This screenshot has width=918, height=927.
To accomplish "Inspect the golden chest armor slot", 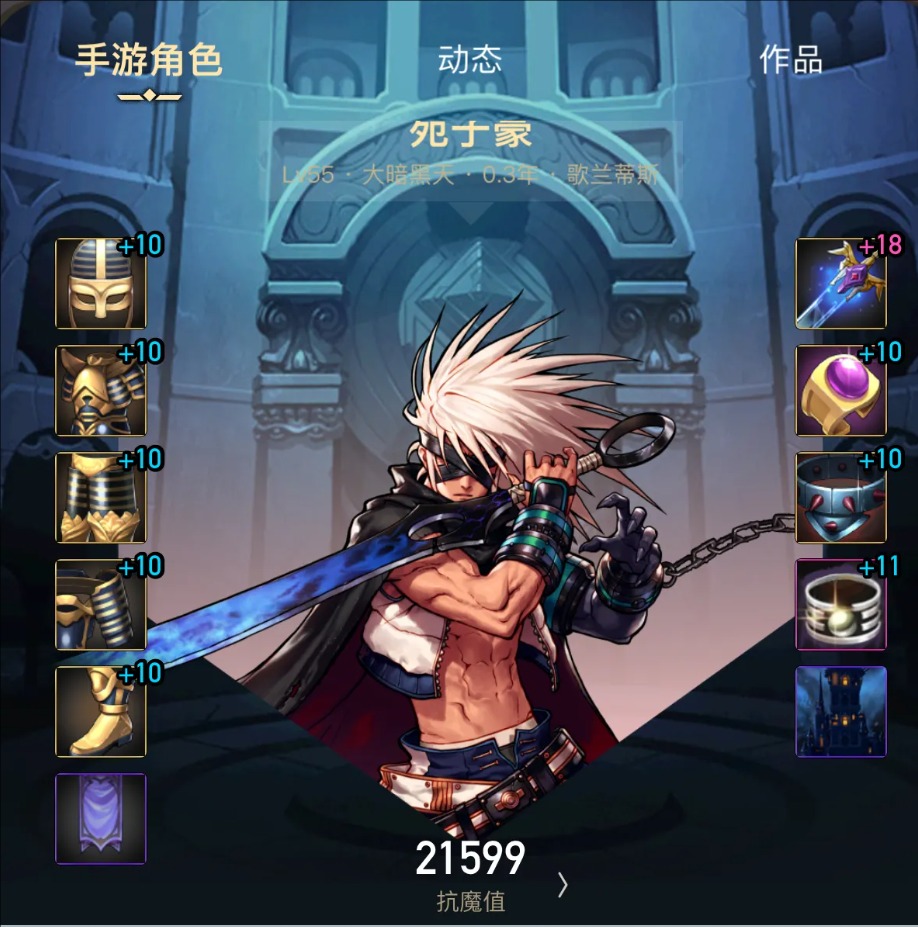I will 101,391.
